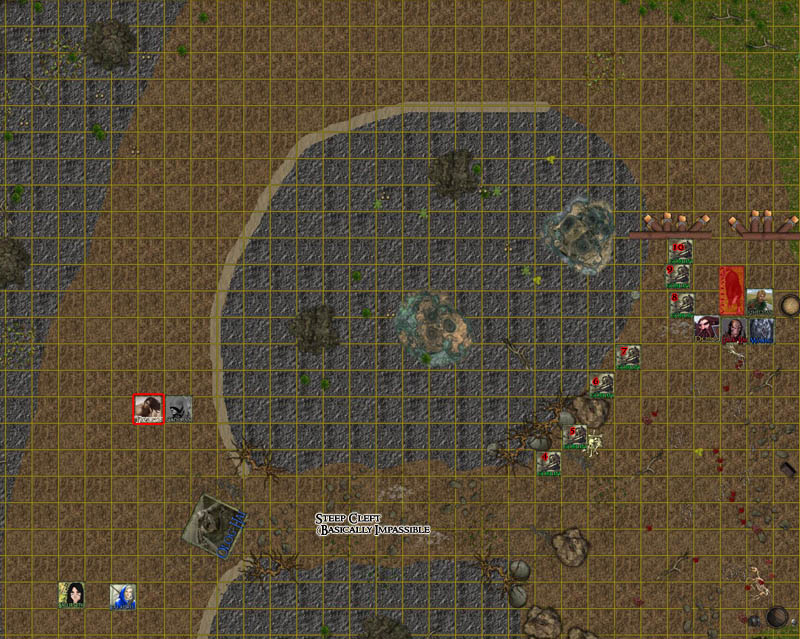This screenshot has height=639, width=800.
Task: Select the goblin token numbered 8
Action: [683, 303]
